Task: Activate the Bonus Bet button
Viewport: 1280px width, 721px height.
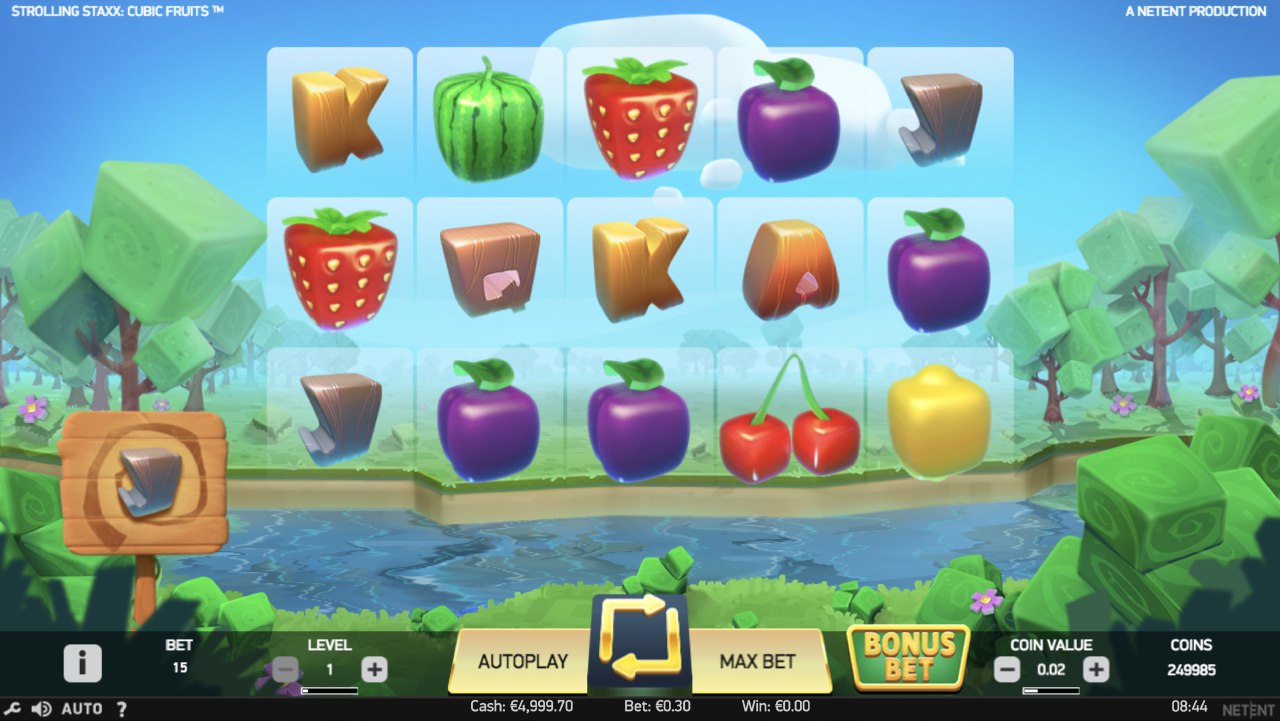Action: [x=908, y=657]
